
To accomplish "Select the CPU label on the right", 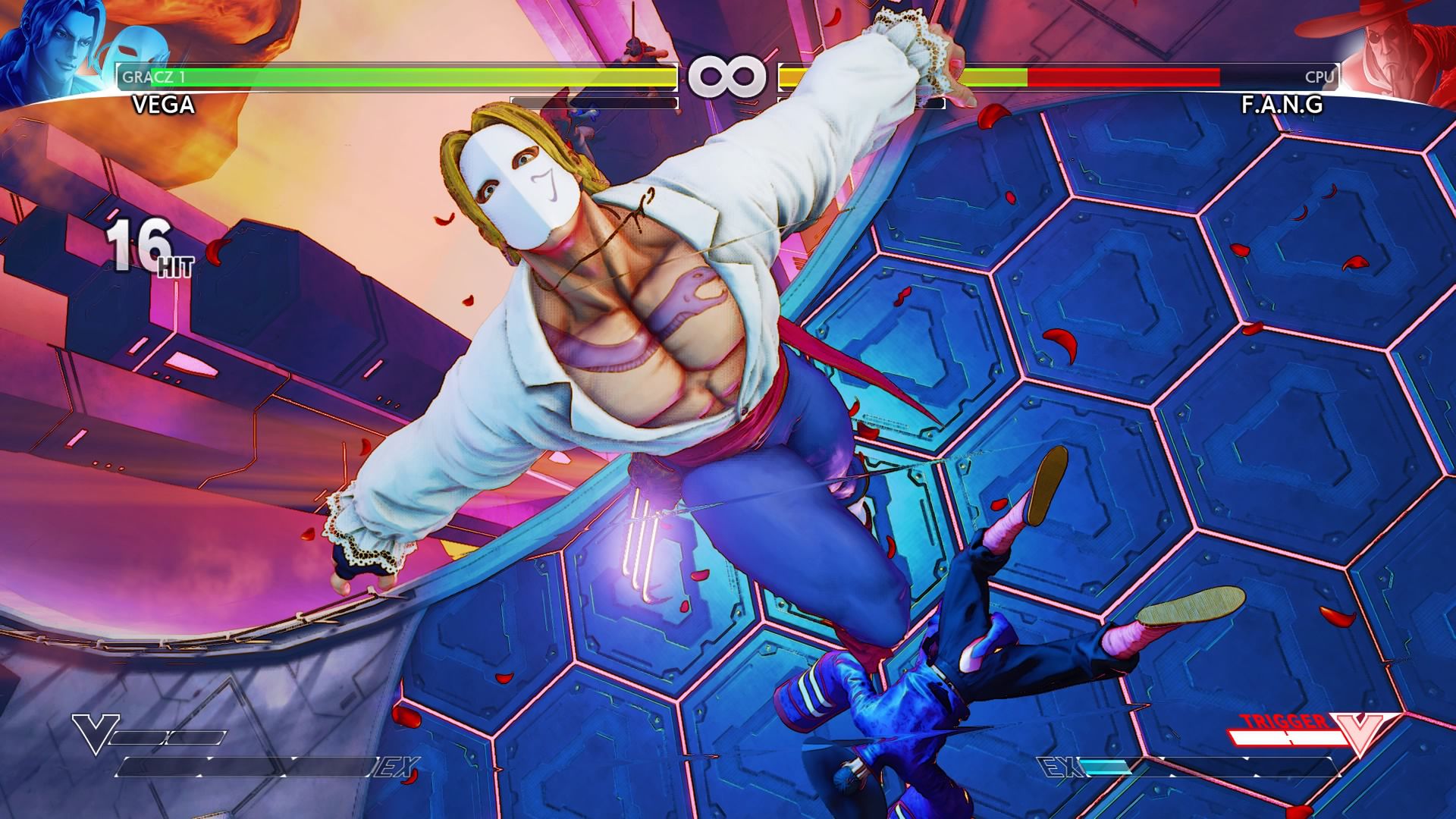I will click(1322, 76).
